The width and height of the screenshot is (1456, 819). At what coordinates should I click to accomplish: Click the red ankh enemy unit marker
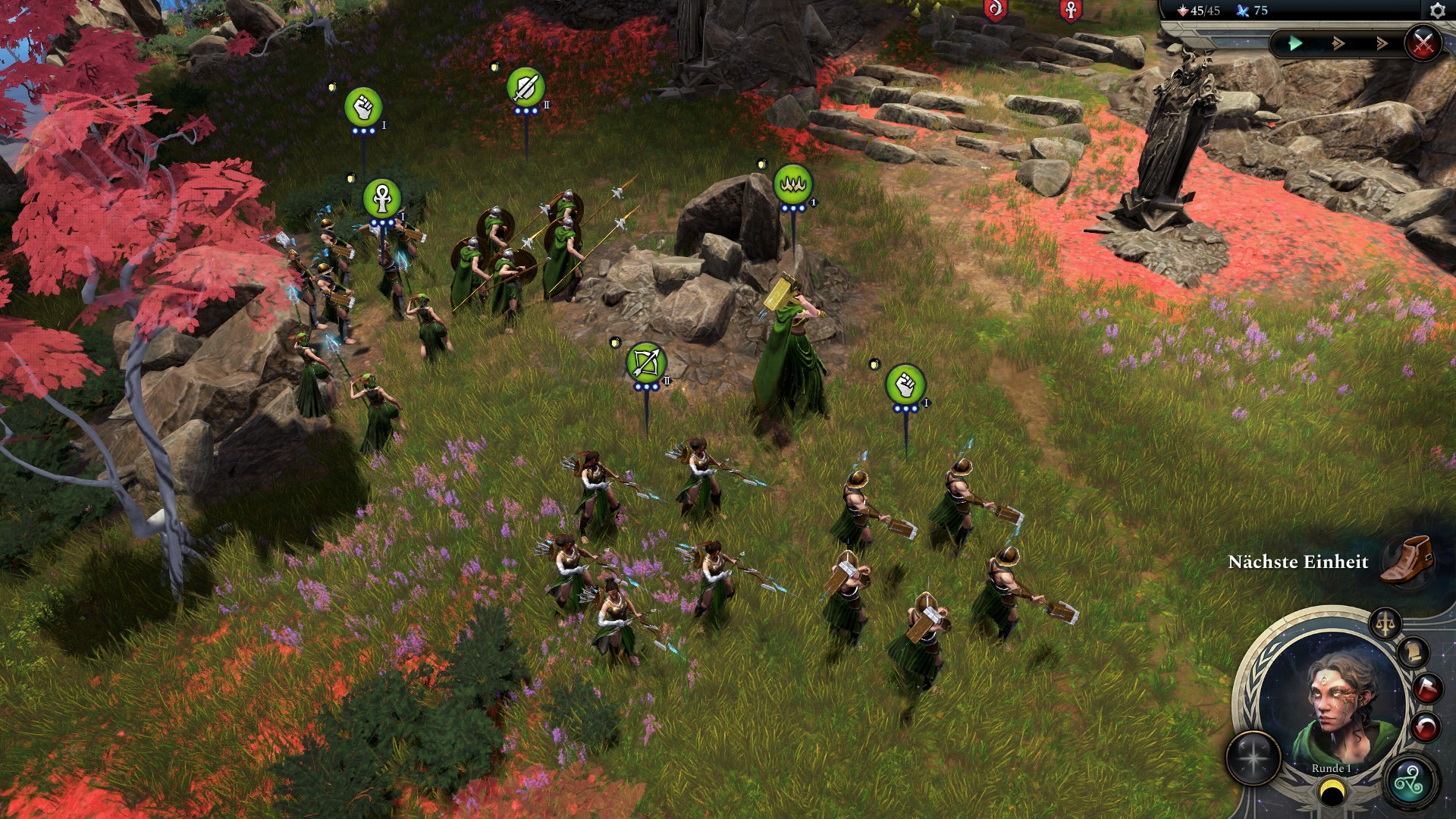[1070, 10]
